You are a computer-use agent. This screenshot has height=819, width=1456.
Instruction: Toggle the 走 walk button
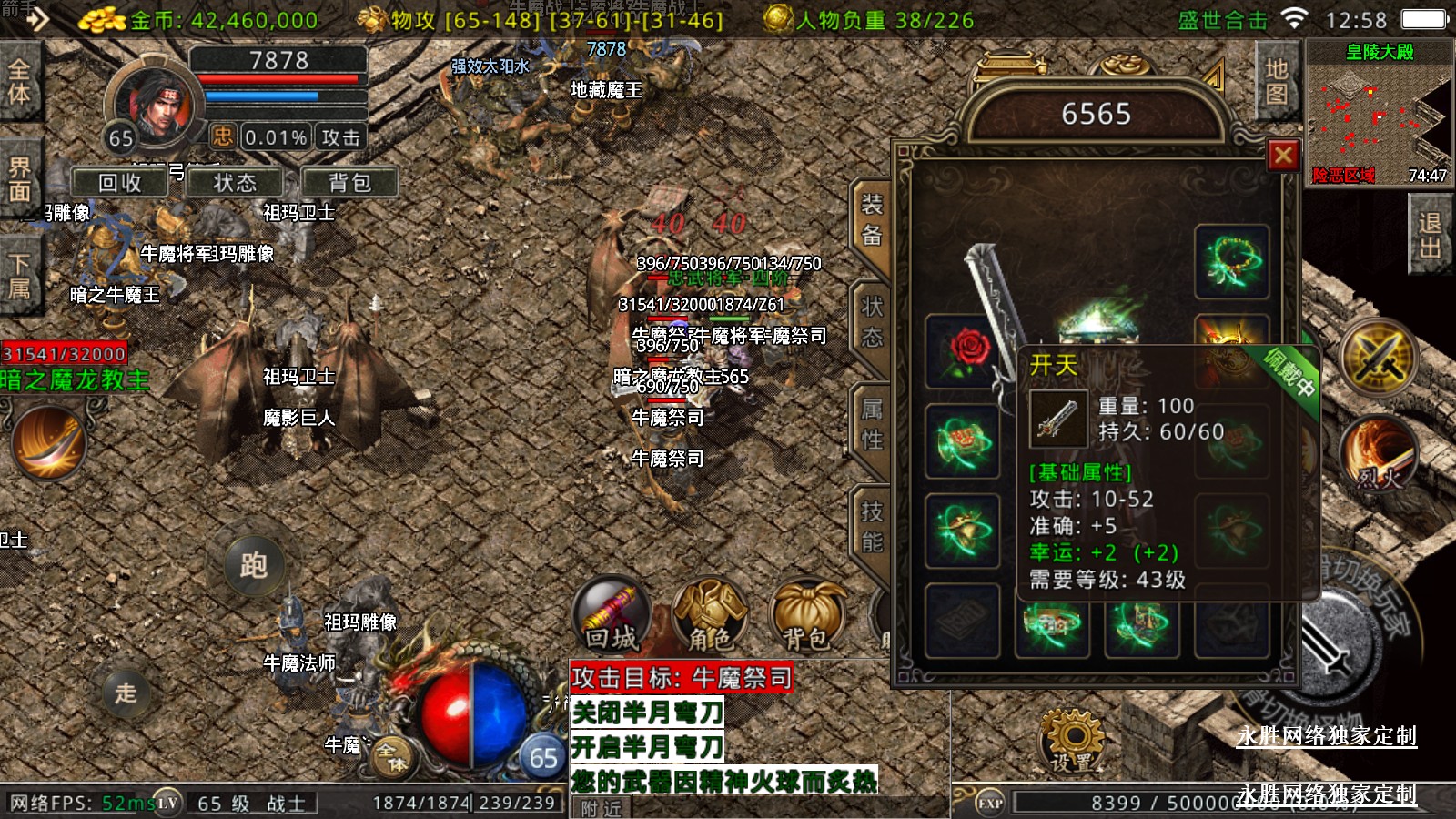tap(126, 693)
